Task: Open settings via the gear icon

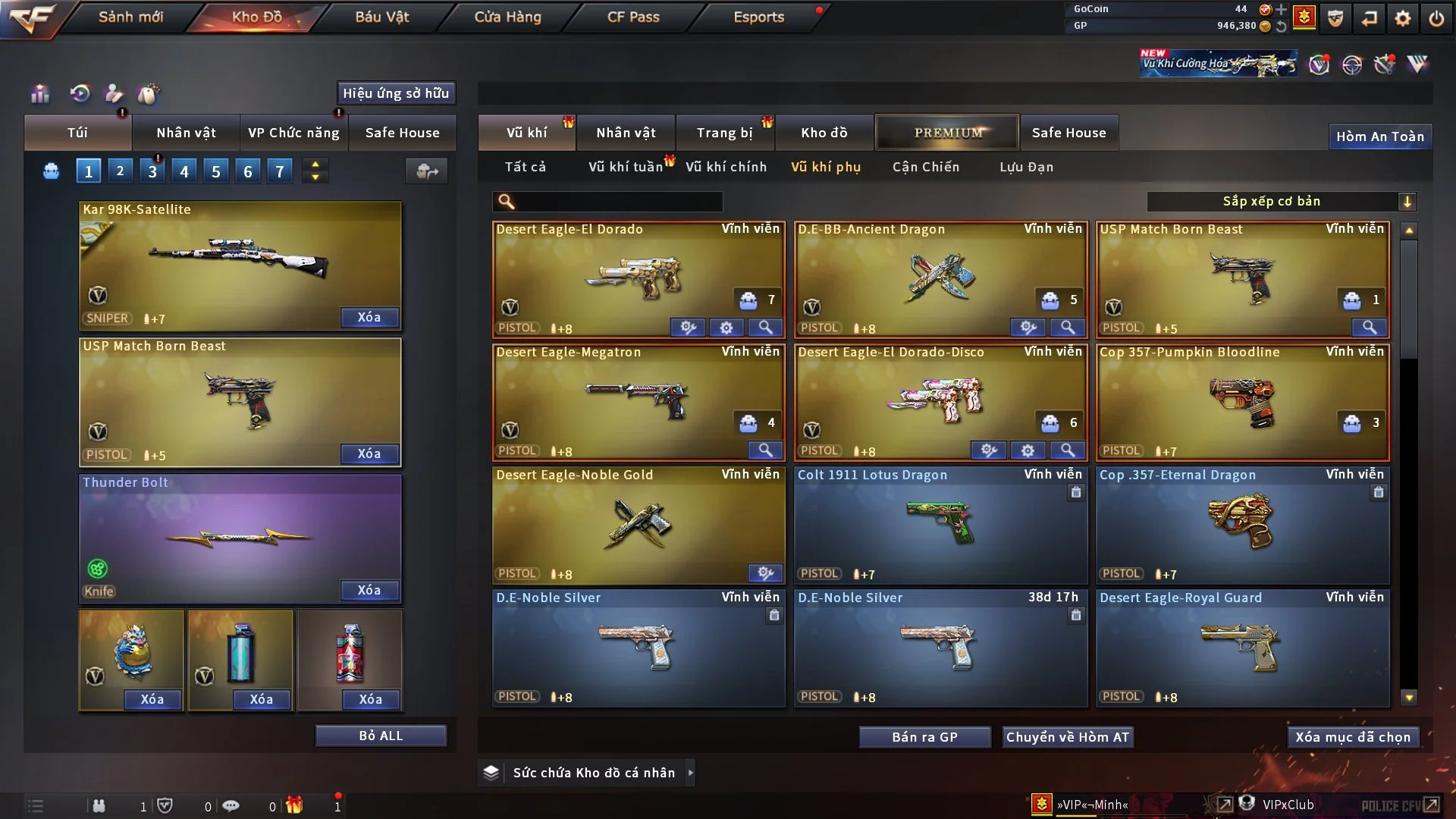Action: pyautogui.click(x=1402, y=17)
